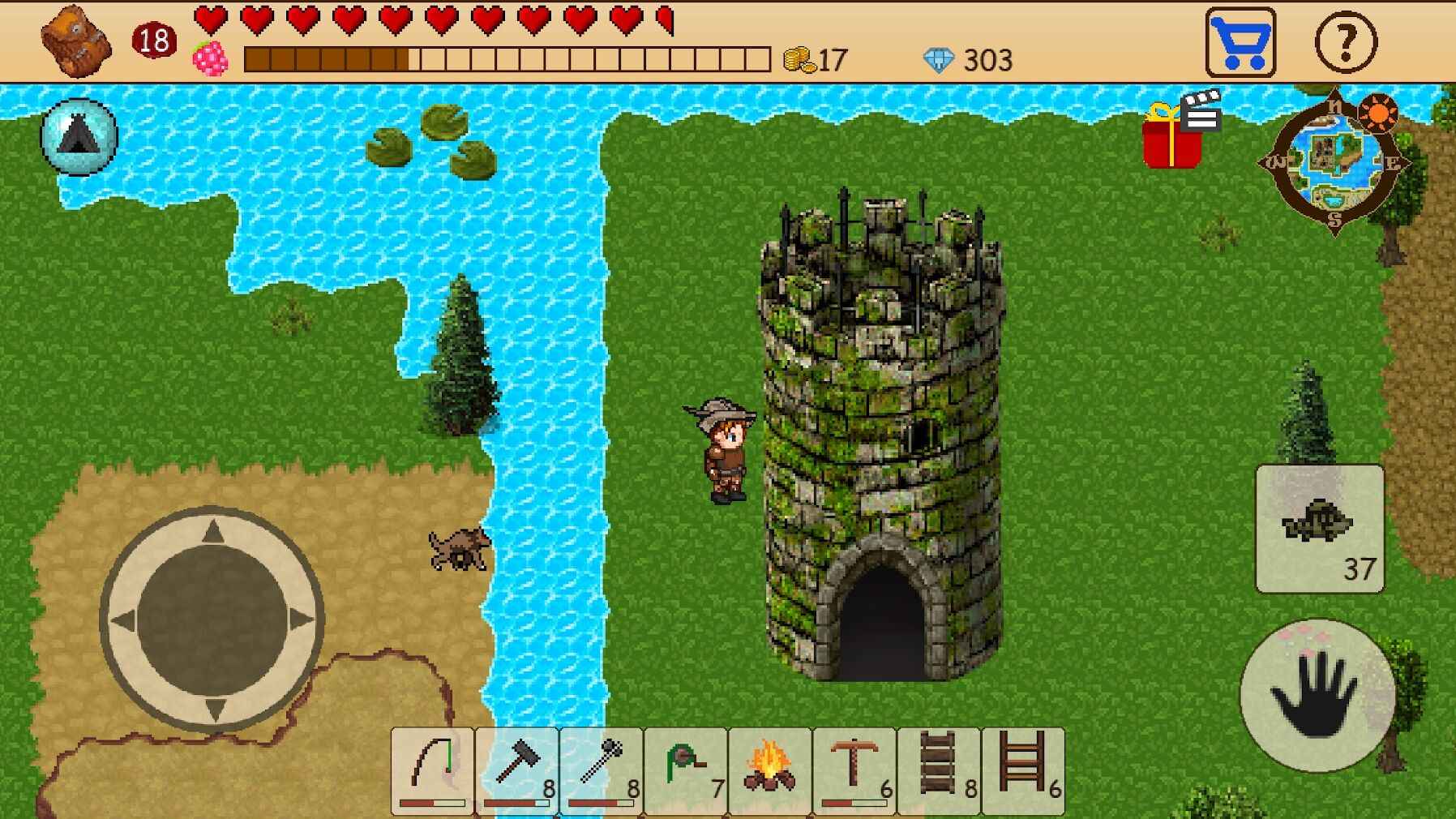Select the hammer tool from the hotbar
Image resolution: width=1456 pixels, height=819 pixels.
[x=517, y=770]
